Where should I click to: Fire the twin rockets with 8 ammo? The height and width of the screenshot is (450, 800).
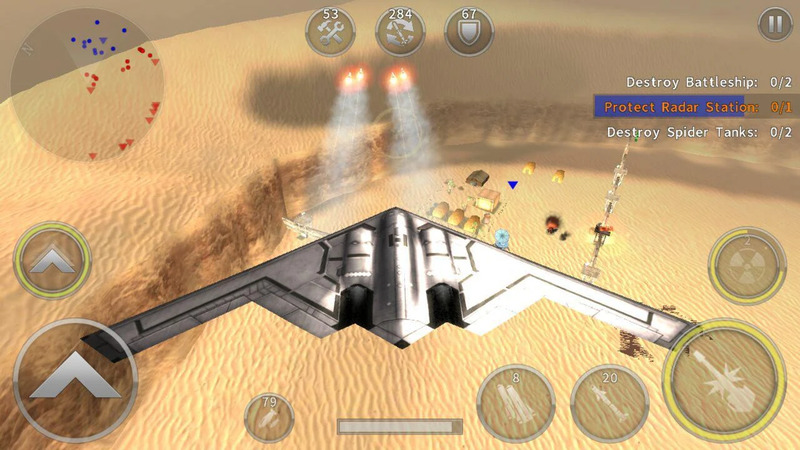point(516,402)
